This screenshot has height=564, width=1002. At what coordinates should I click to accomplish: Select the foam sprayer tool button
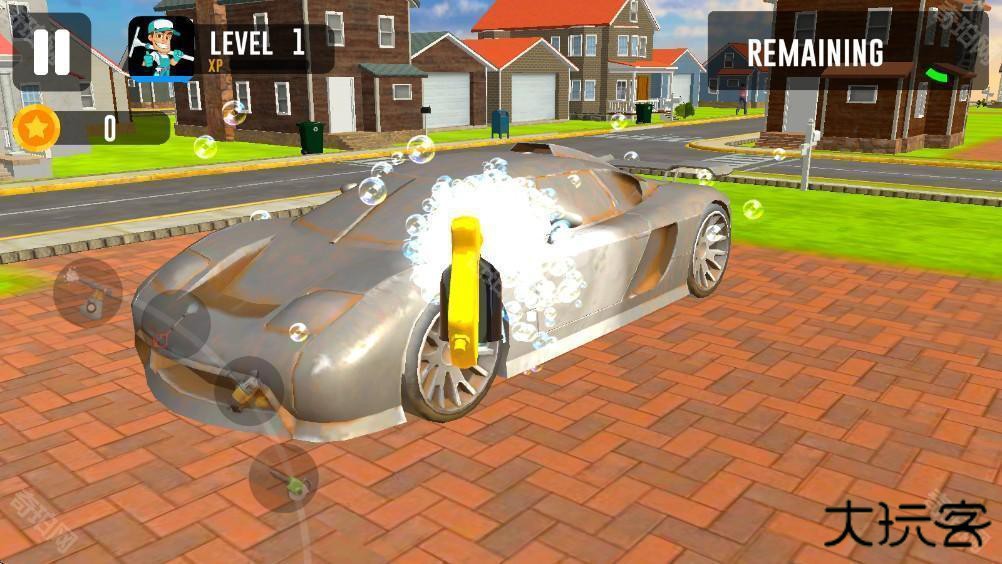(x=88, y=293)
